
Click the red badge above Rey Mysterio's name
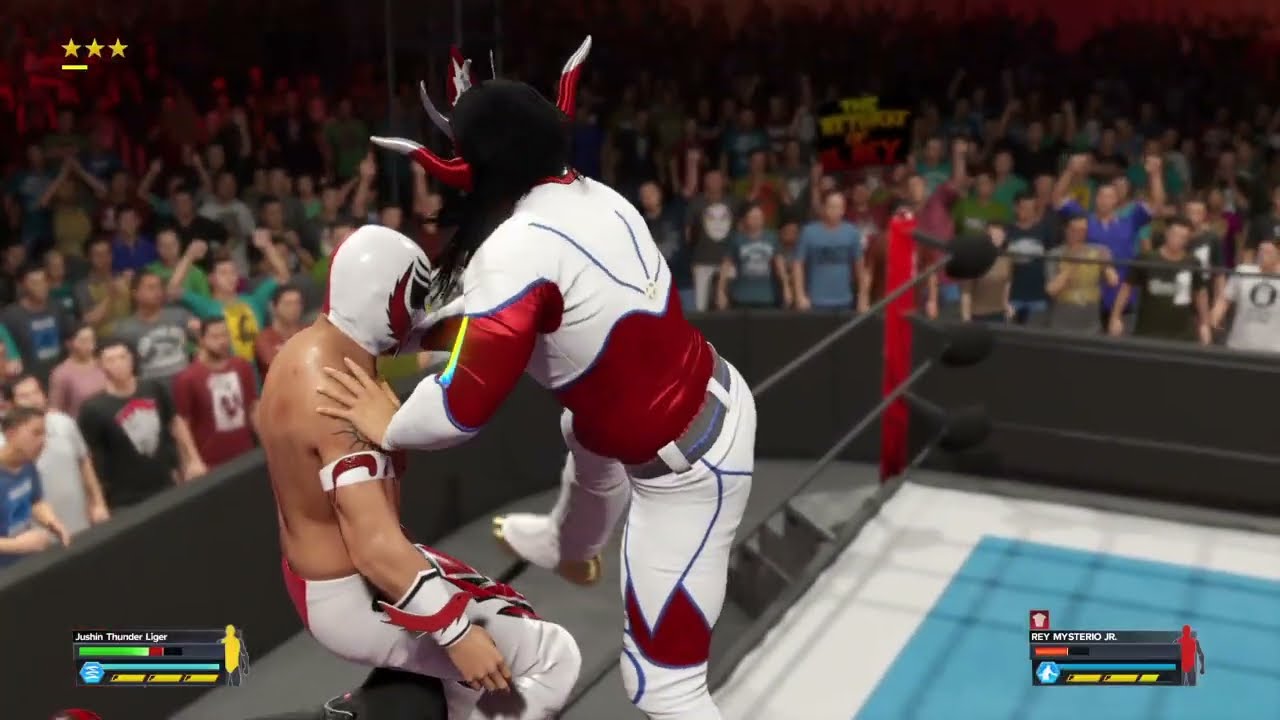(1038, 619)
